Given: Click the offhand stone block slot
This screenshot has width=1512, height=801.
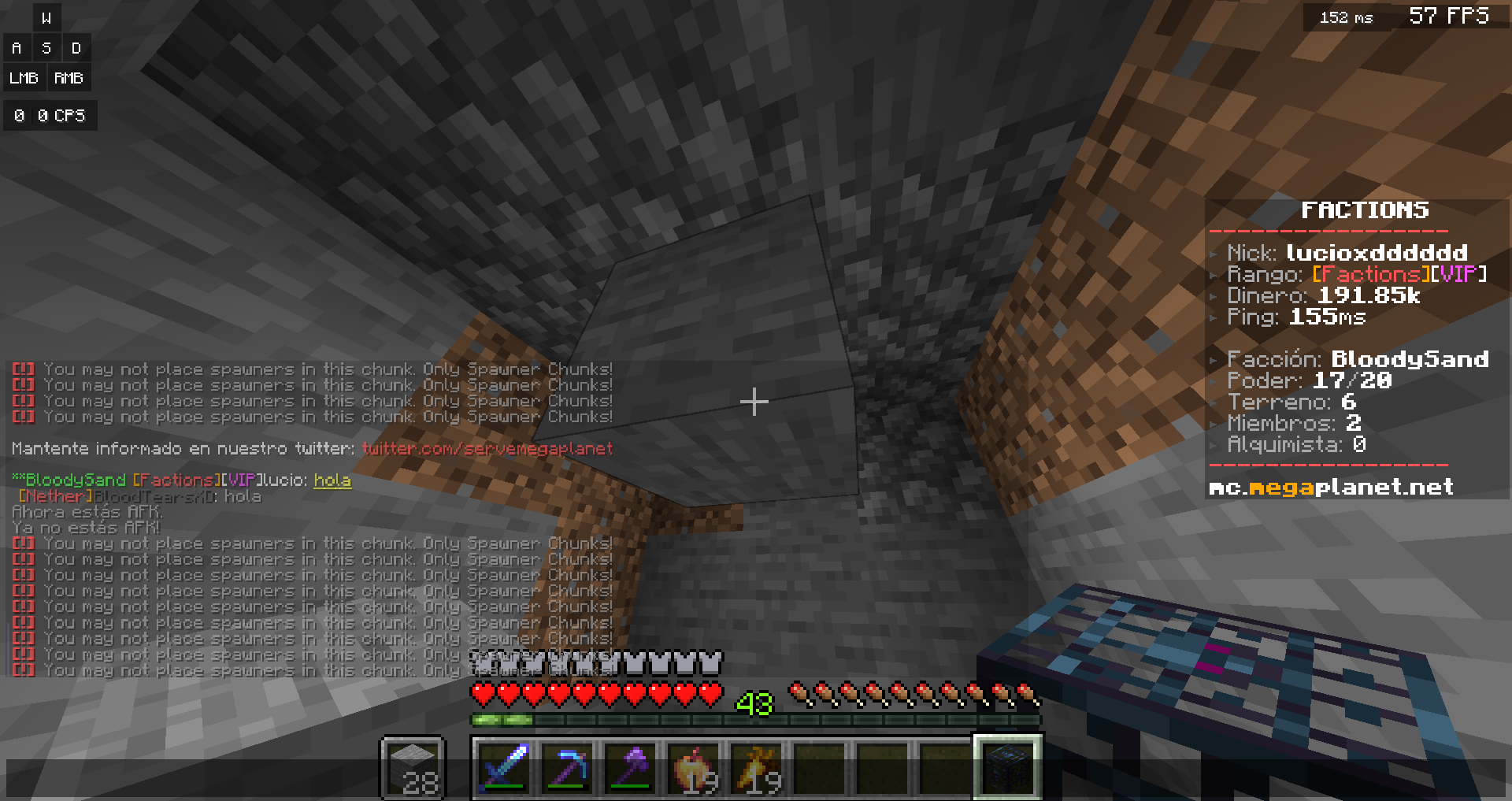Looking at the screenshot, I should coord(413,768).
